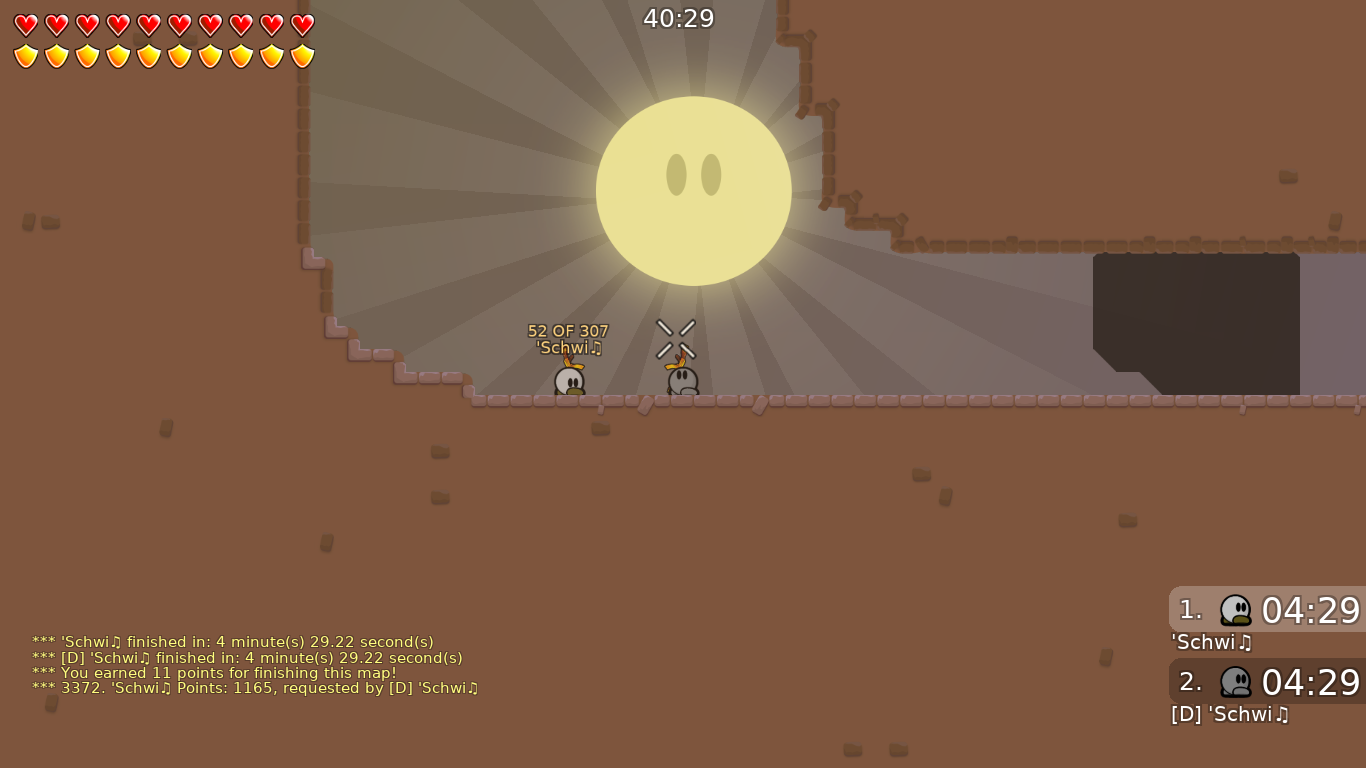Click the finished in 4 minutes chat message
The image size is (1366, 768).
coord(232,642)
